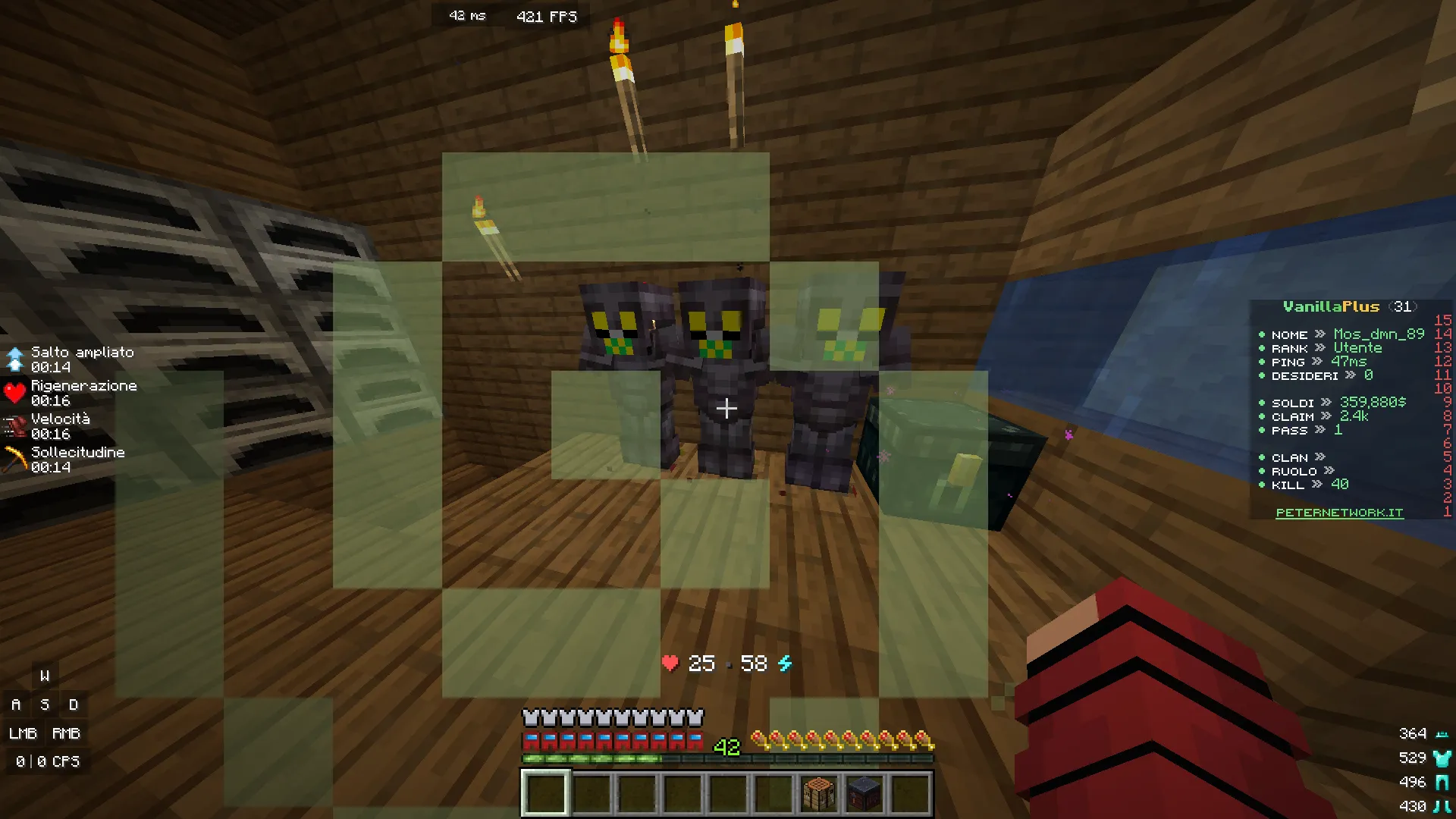Click the Rigenerazione heart effect icon
This screenshot has height=819, width=1456.
pos(14,393)
